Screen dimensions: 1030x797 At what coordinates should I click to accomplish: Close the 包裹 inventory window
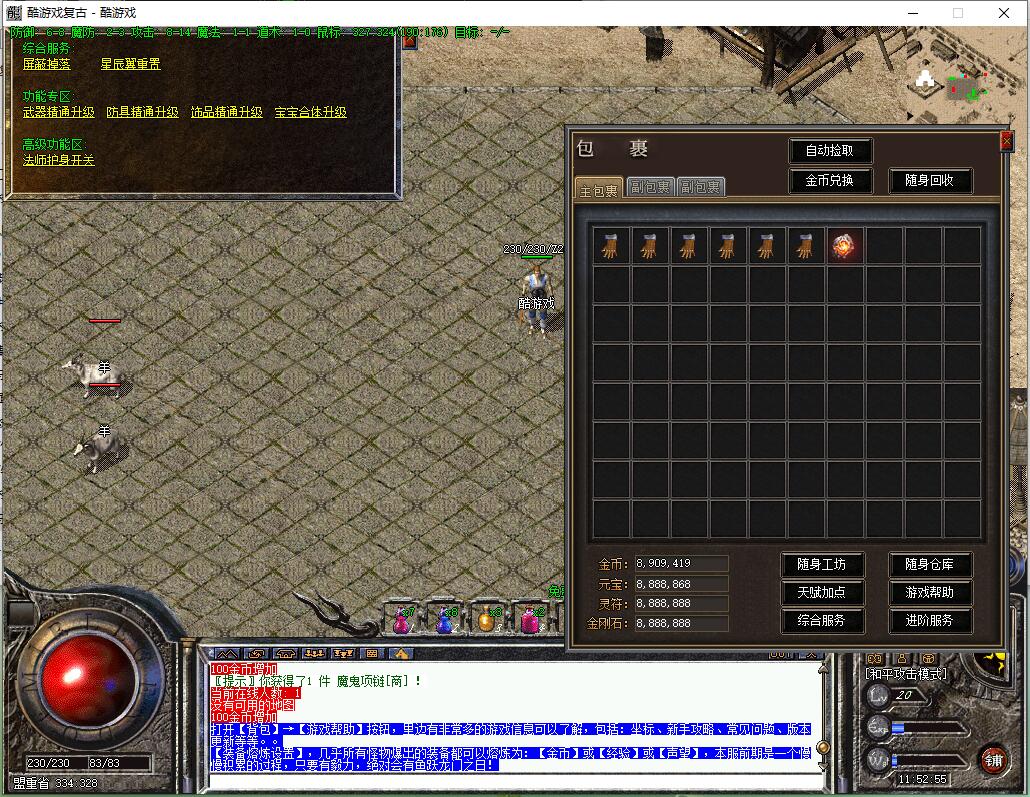(x=1006, y=141)
